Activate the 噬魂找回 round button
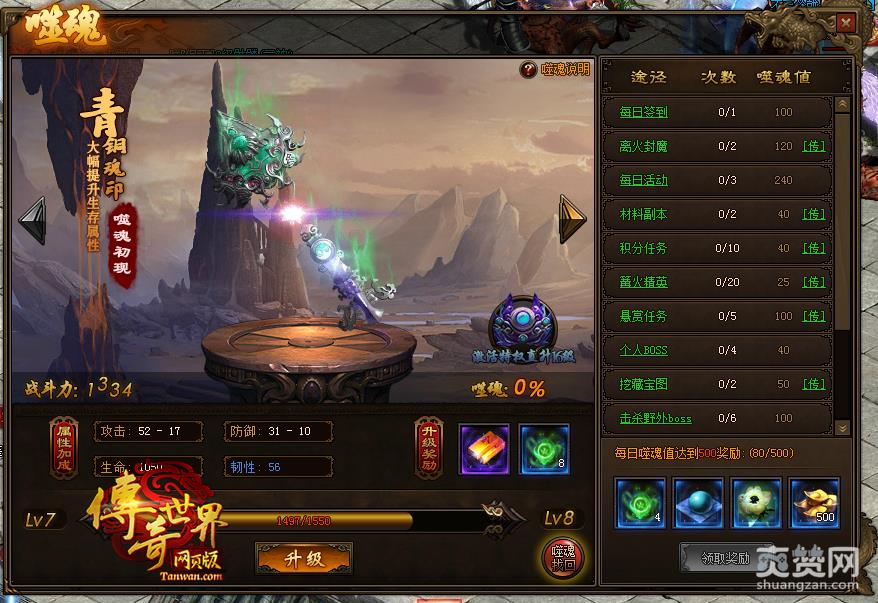This screenshot has width=878, height=603. pyautogui.click(x=563, y=558)
